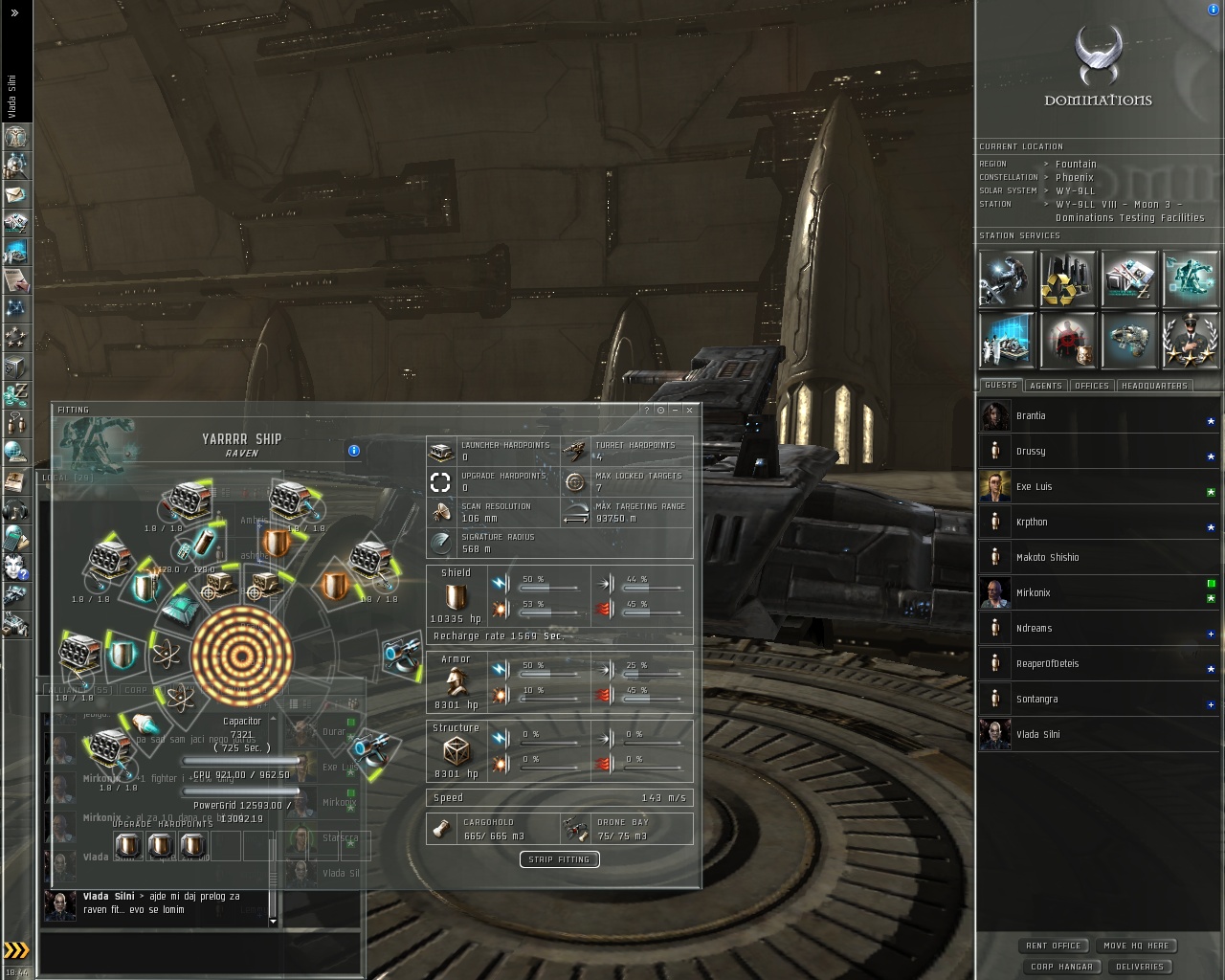Viewport: 1225px width, 980px height.
Task: Open the three-star officer Militia service
Action: 1190,340
